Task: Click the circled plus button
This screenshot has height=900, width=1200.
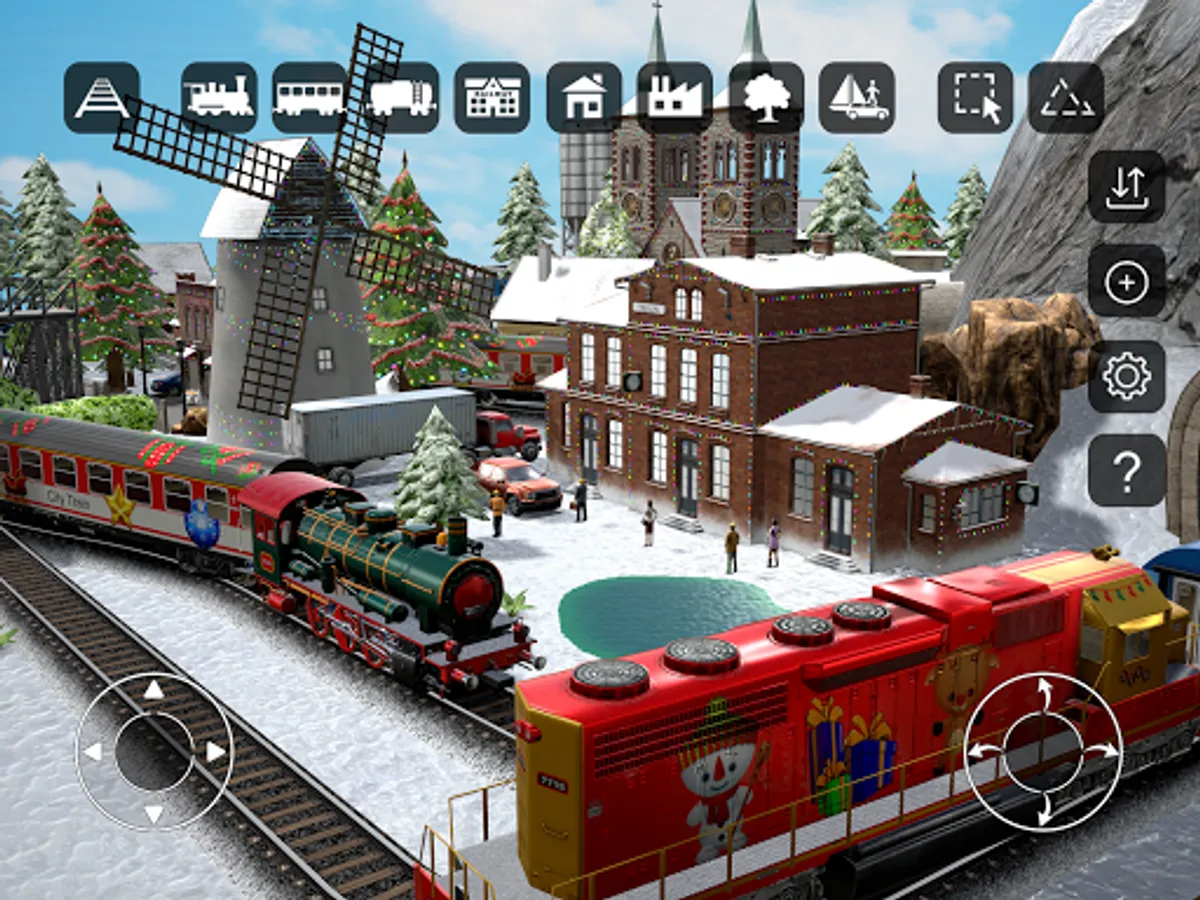Action: [1127, 282]
